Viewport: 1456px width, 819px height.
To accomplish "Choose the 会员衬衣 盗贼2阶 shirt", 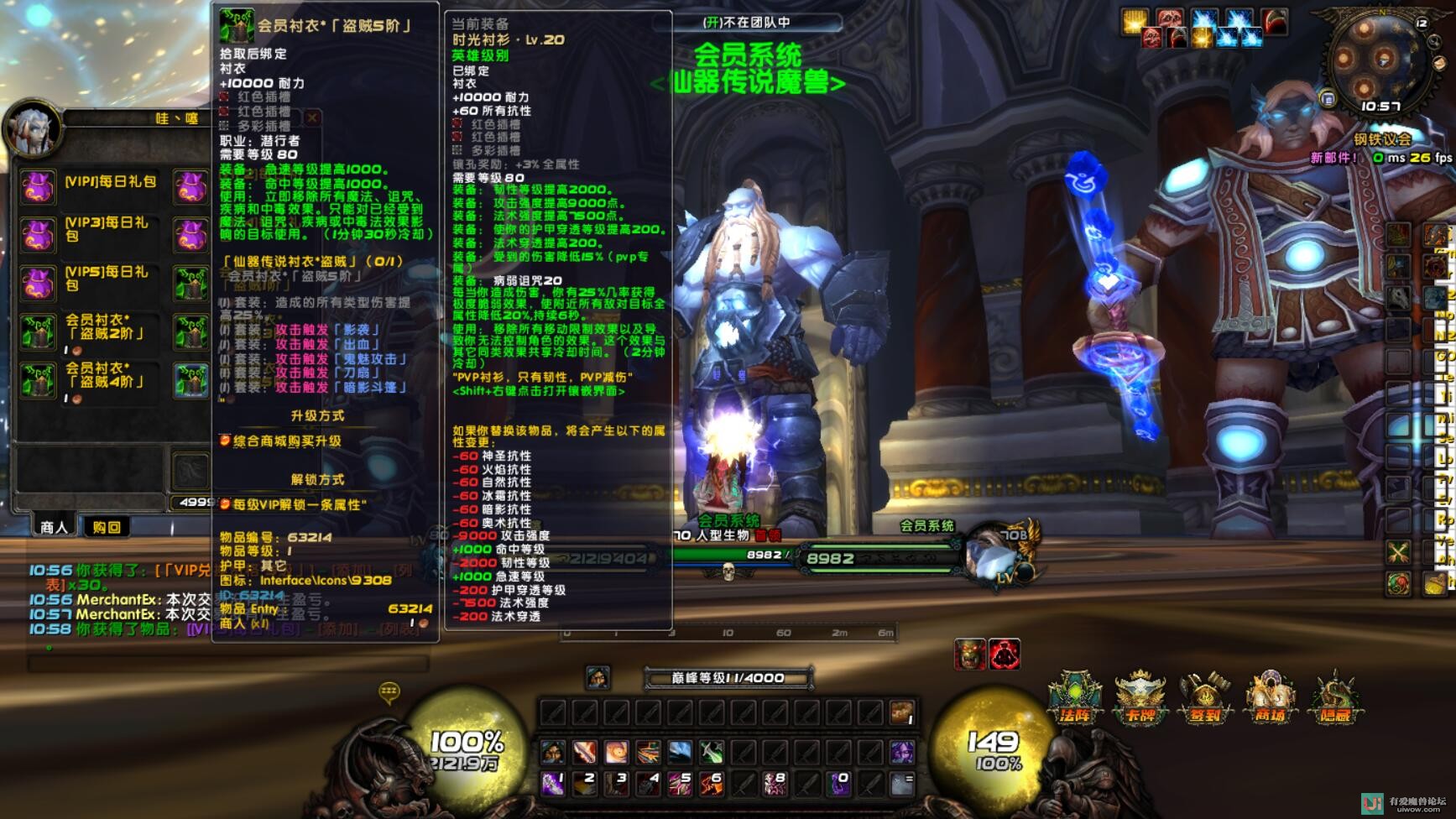I will (x=38, y=332).
